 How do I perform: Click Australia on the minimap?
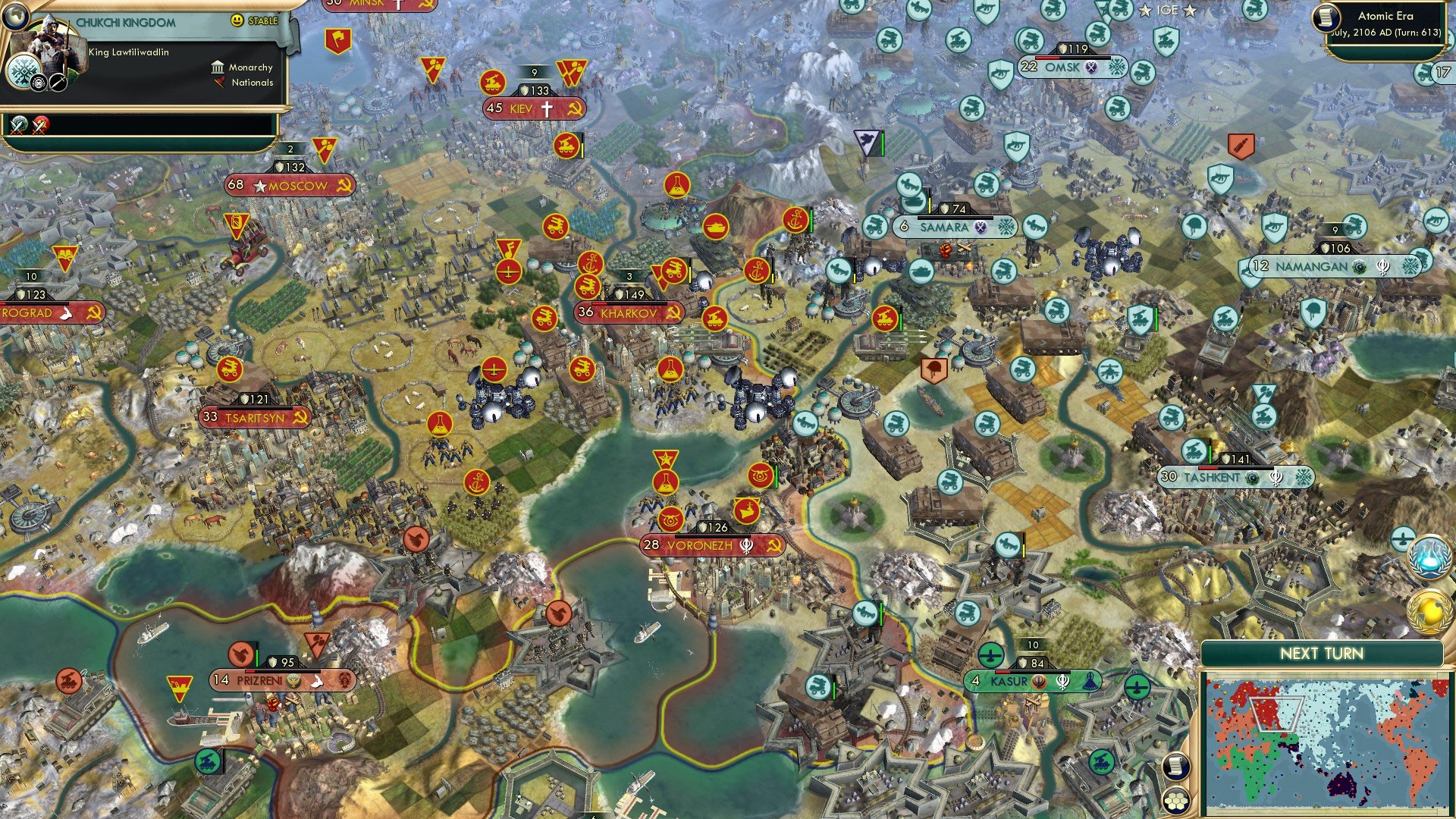(x=1342, y=785)
